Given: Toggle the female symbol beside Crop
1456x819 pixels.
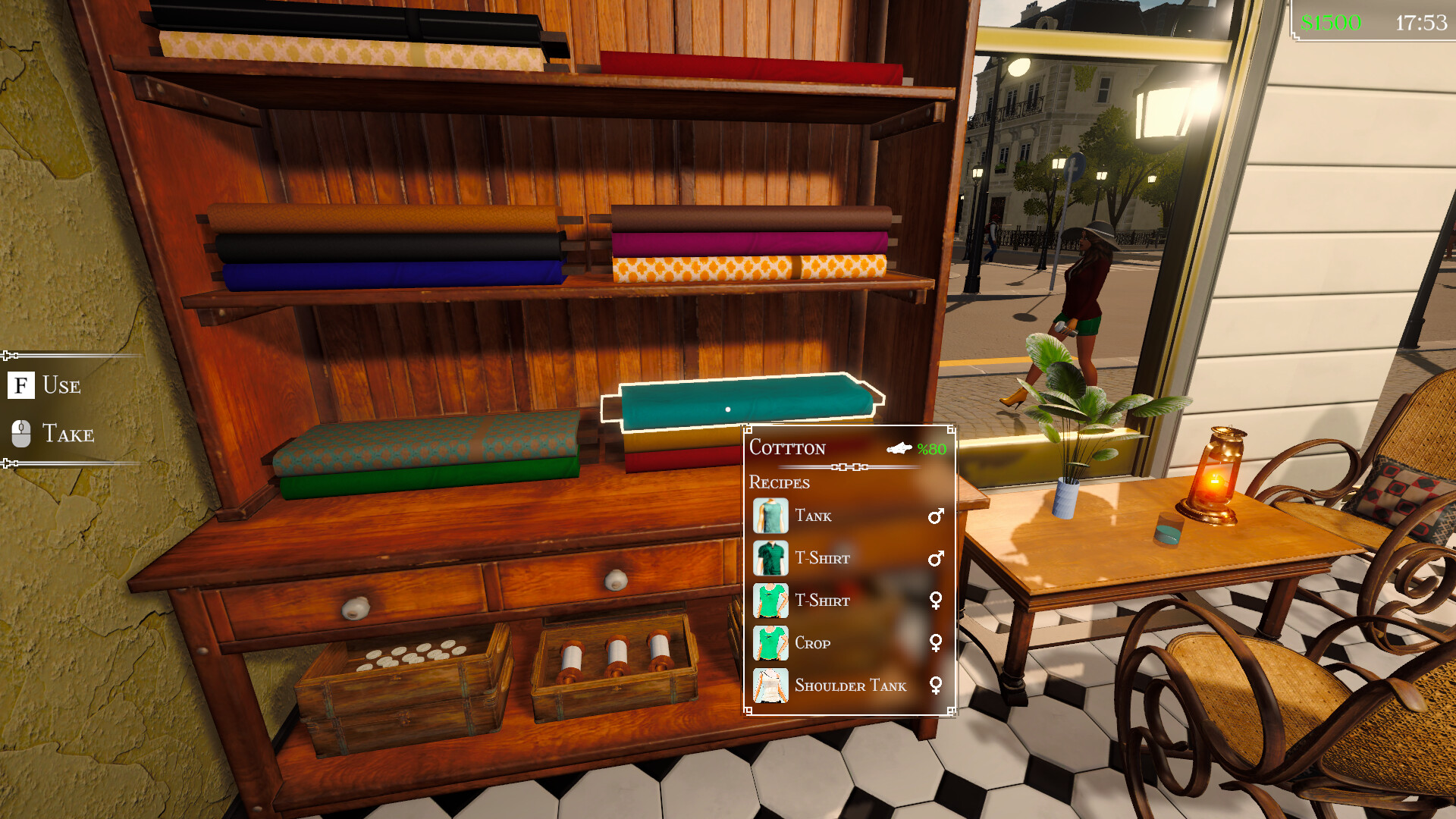Looking at the screenshot, I should tap(938, 643).
